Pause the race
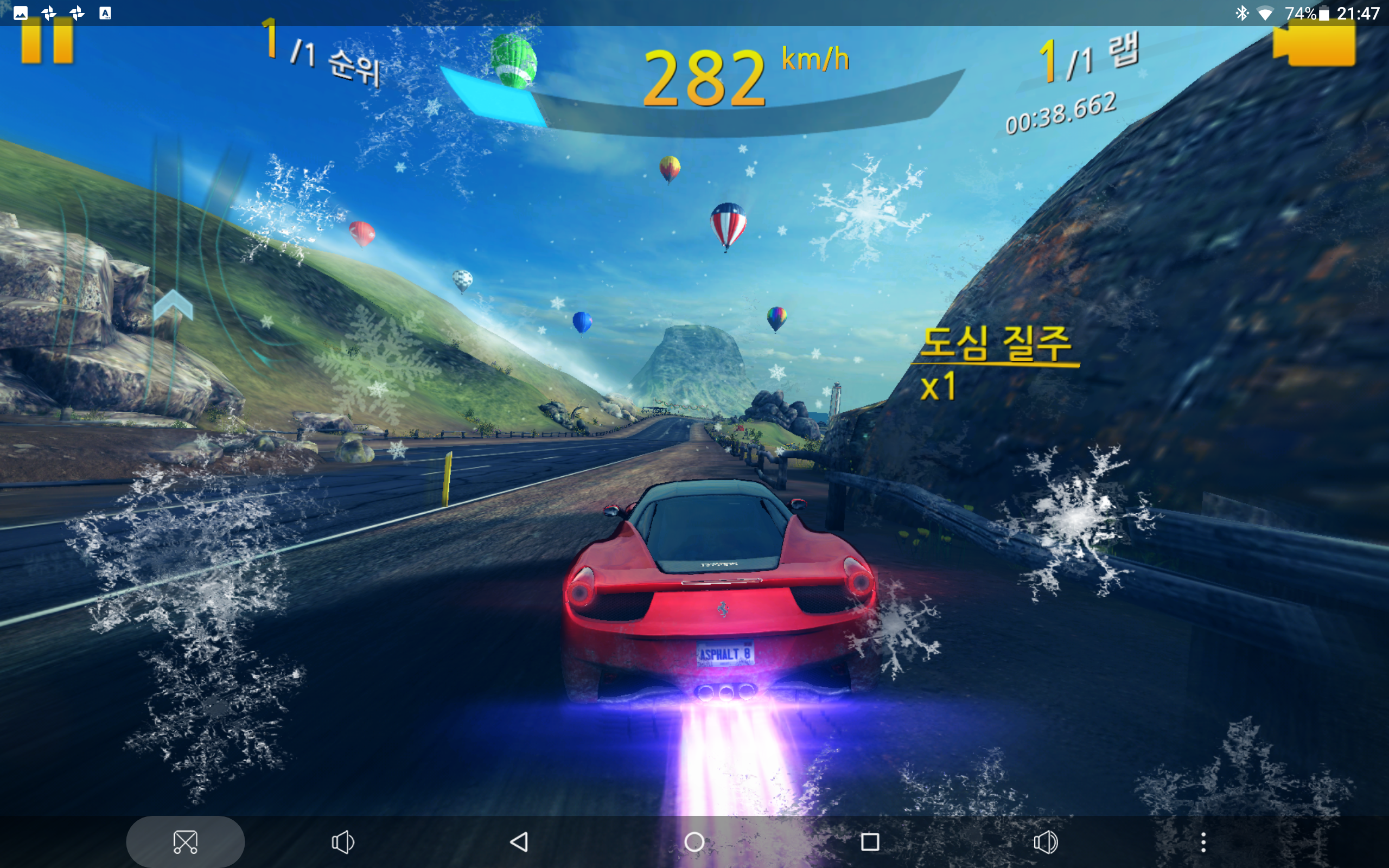Image resolution: width=1389 pixels, height=868 pixels. tap(47, 40)
